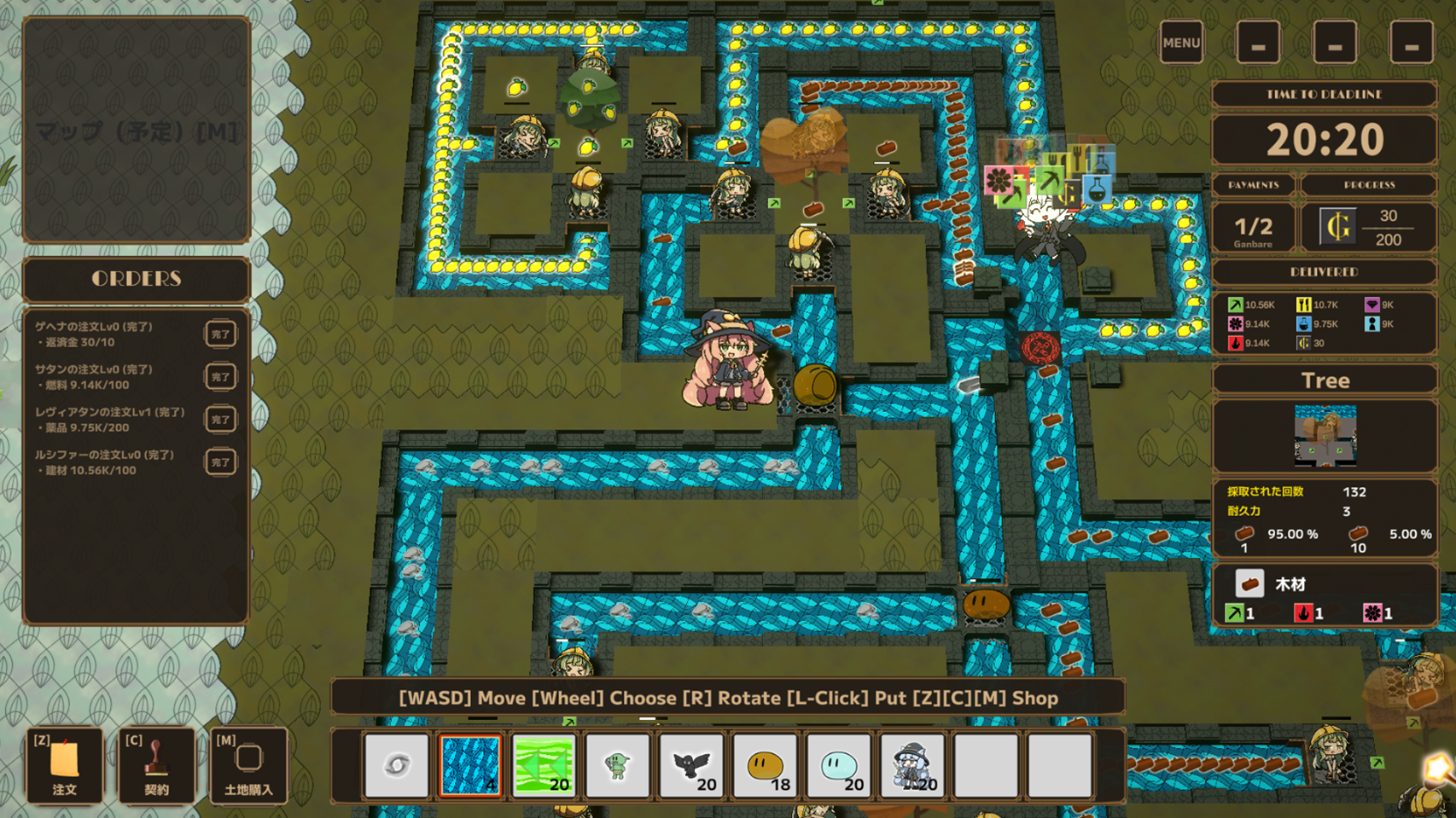This screenshot has height=818, width=1456.
Task: Click the Tree preview thumbnail
Action: 1325,436
